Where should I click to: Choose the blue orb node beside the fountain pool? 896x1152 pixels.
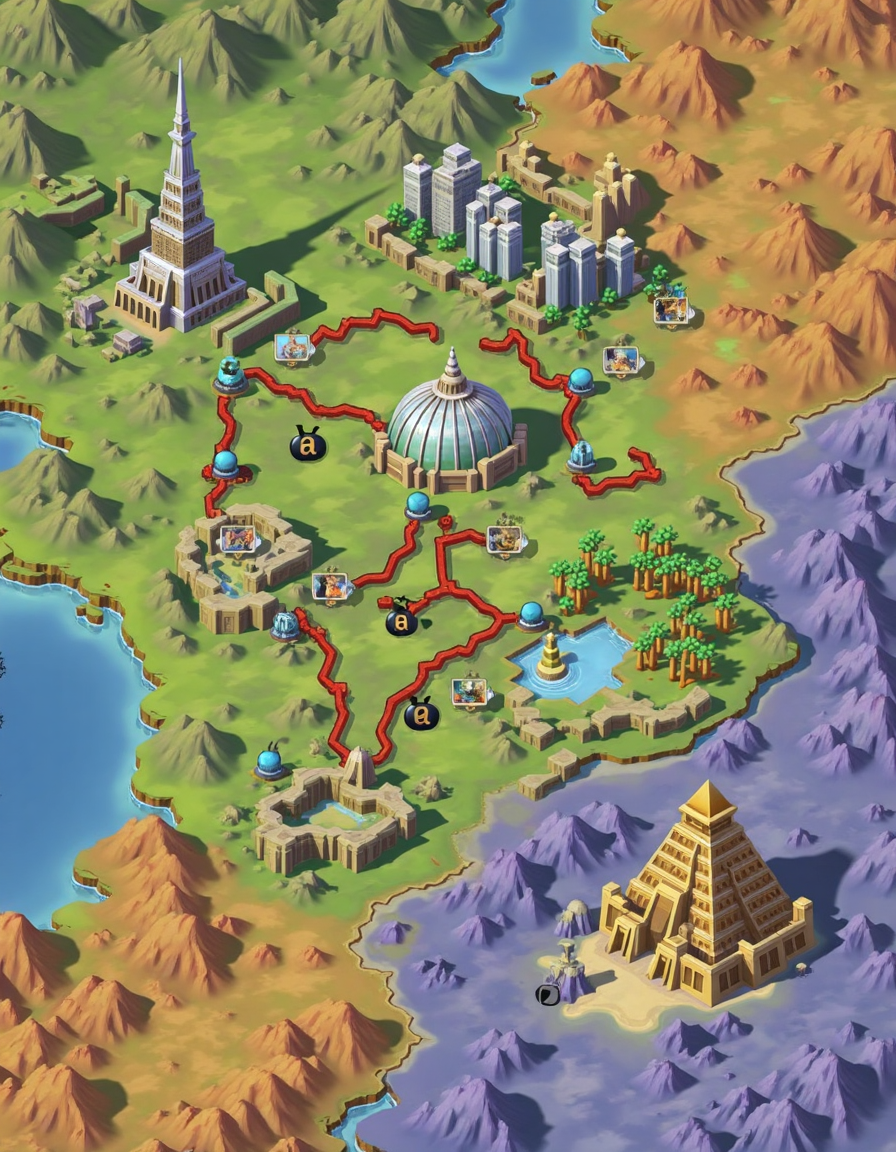532,615
